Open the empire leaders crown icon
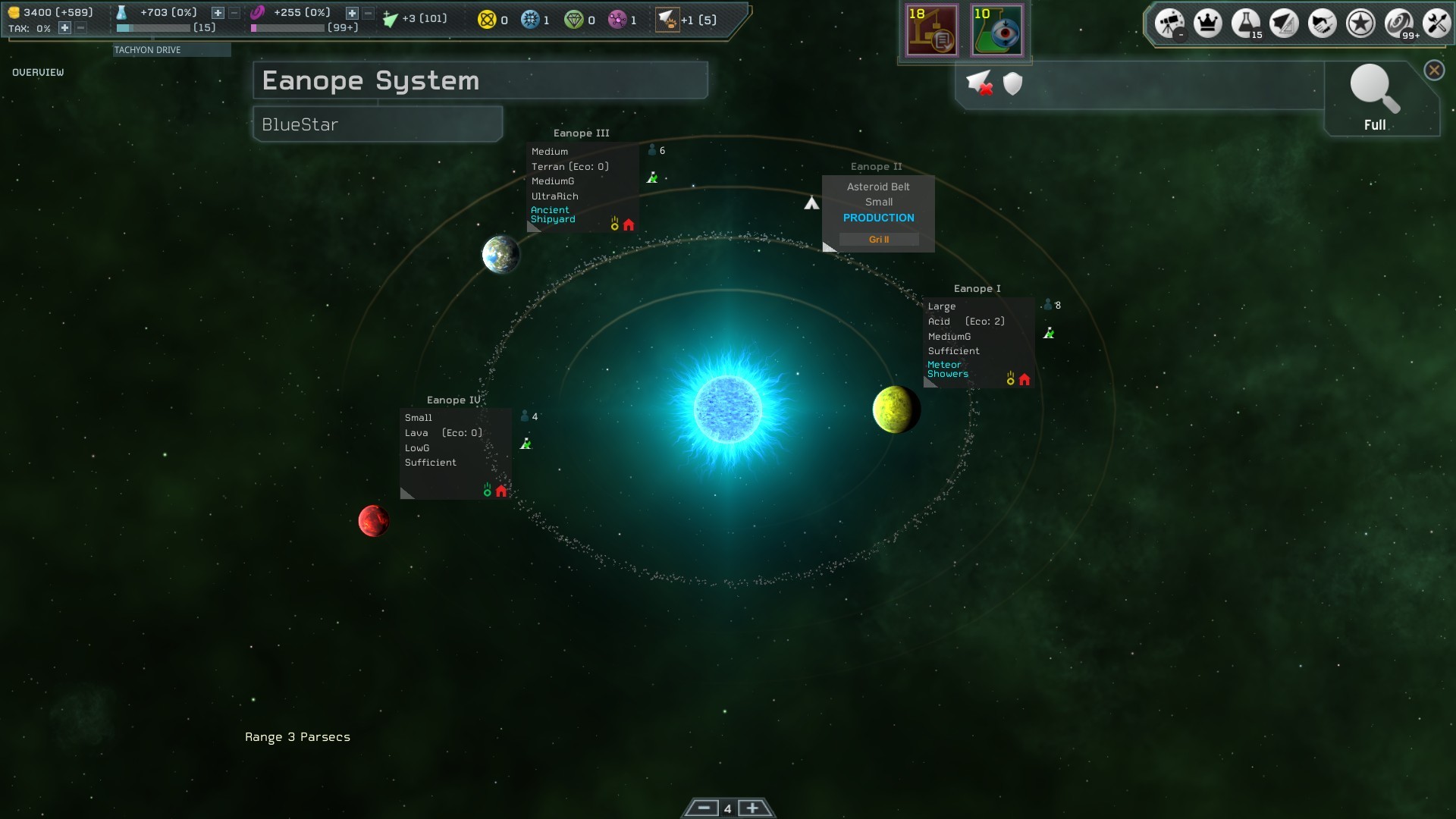Image resolution: width=1456 pixels, height=819 pixels. tap(1207, 23)
